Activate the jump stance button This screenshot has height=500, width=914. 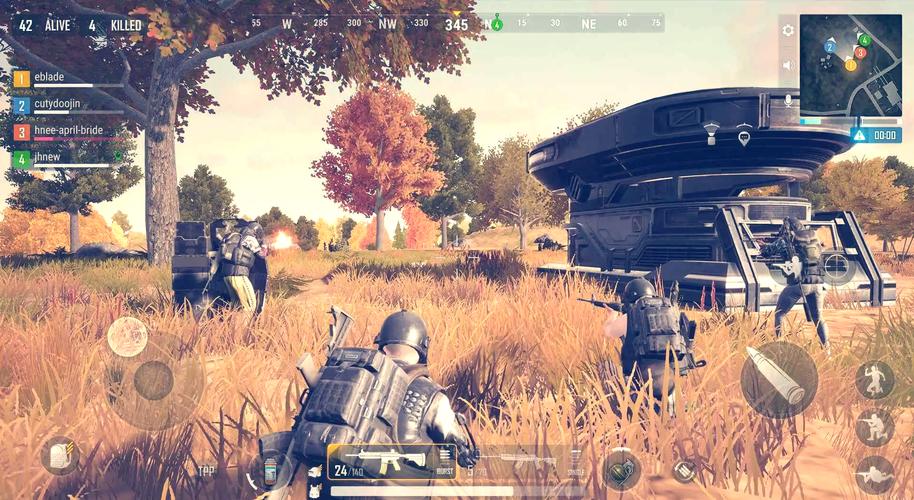874,380
